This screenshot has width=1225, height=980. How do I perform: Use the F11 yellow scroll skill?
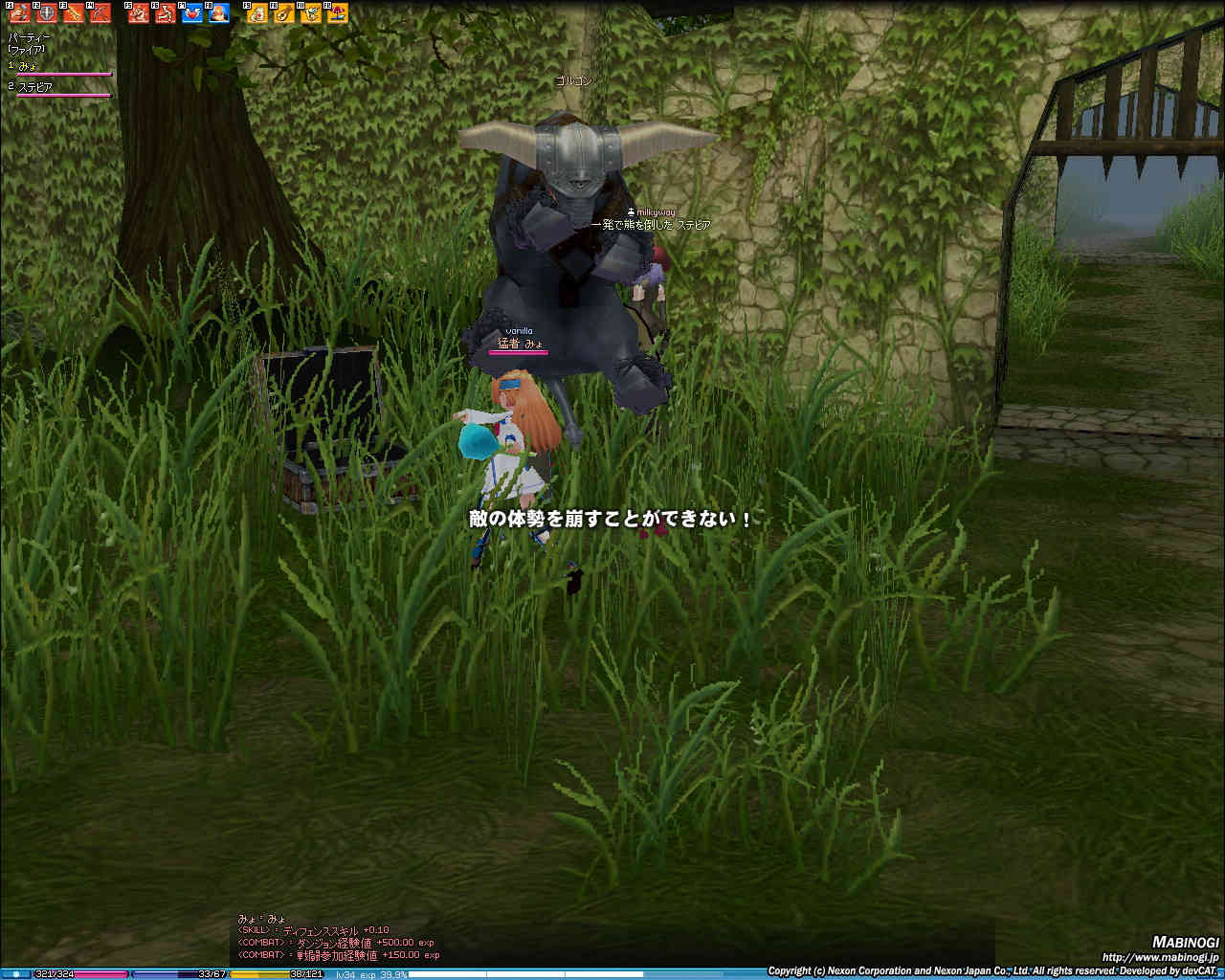point(311,13)
